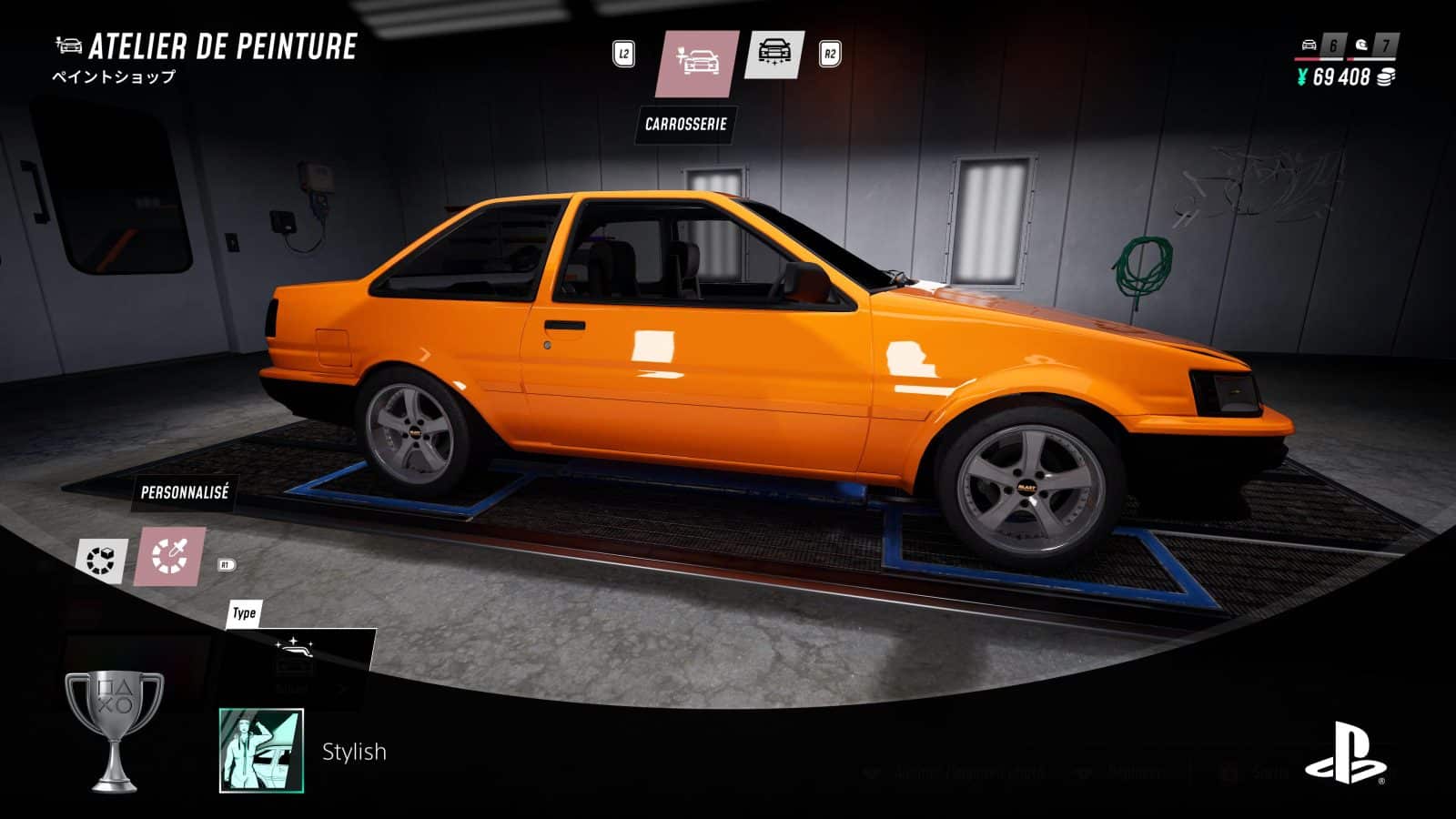Choose the preset colour palette tab
The width and height of the screenshot is (1456, 819).
coord(101,560)
